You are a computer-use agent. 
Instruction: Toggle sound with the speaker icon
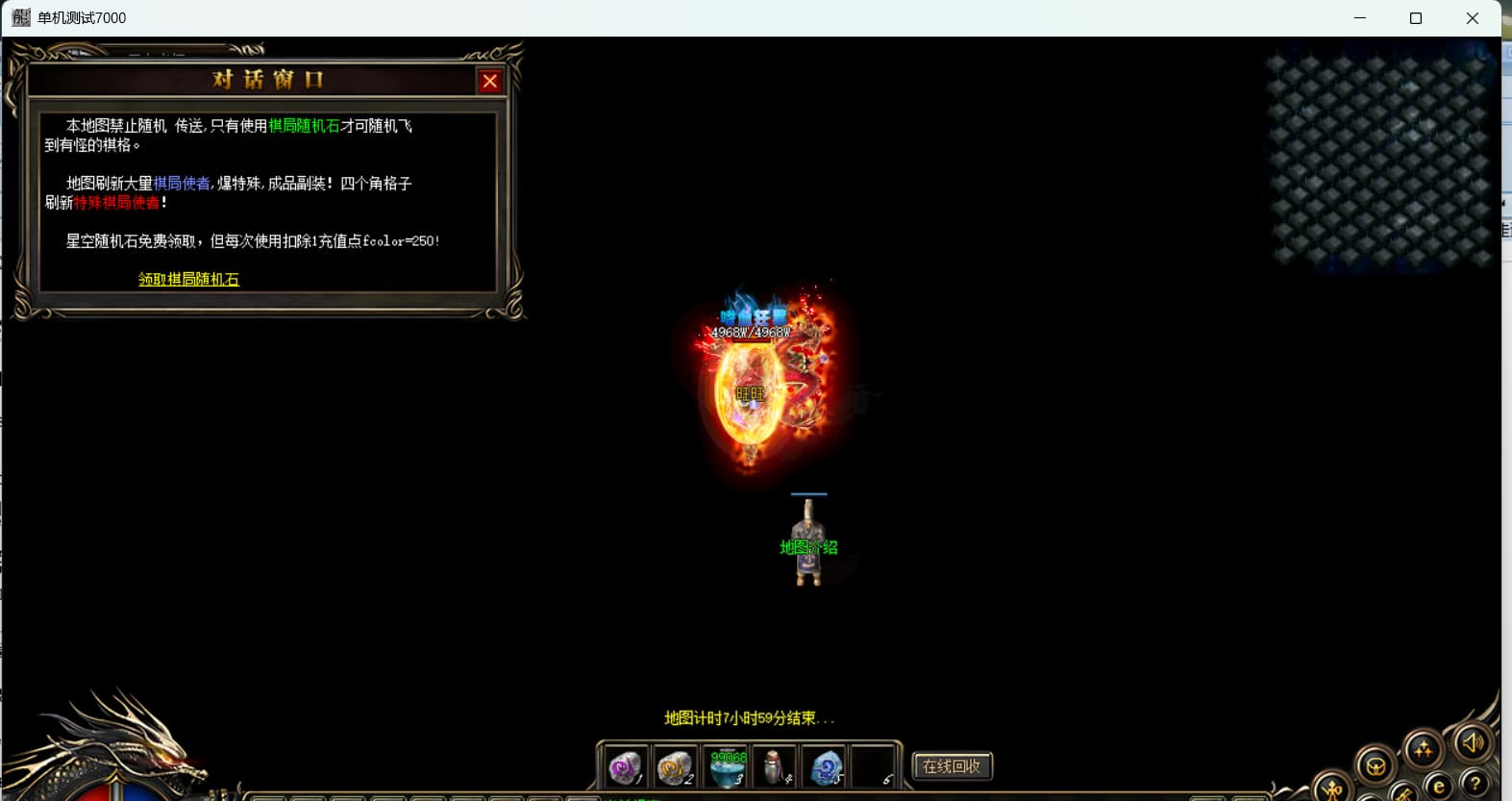tap(1472, 742)
